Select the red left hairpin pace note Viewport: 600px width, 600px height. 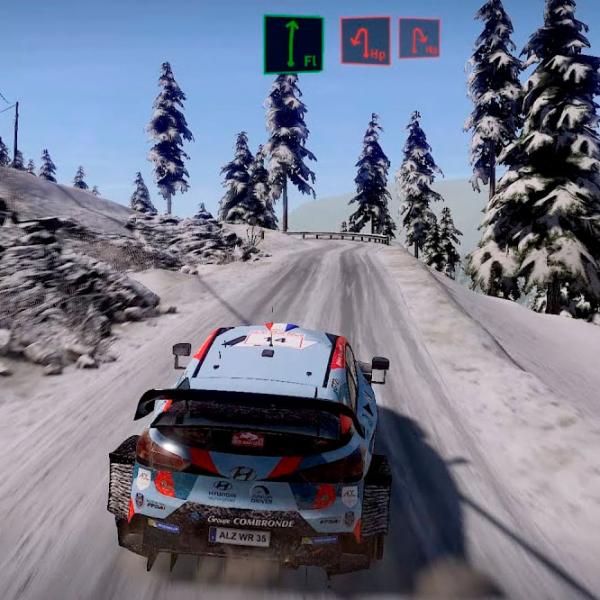pos(365,40)
